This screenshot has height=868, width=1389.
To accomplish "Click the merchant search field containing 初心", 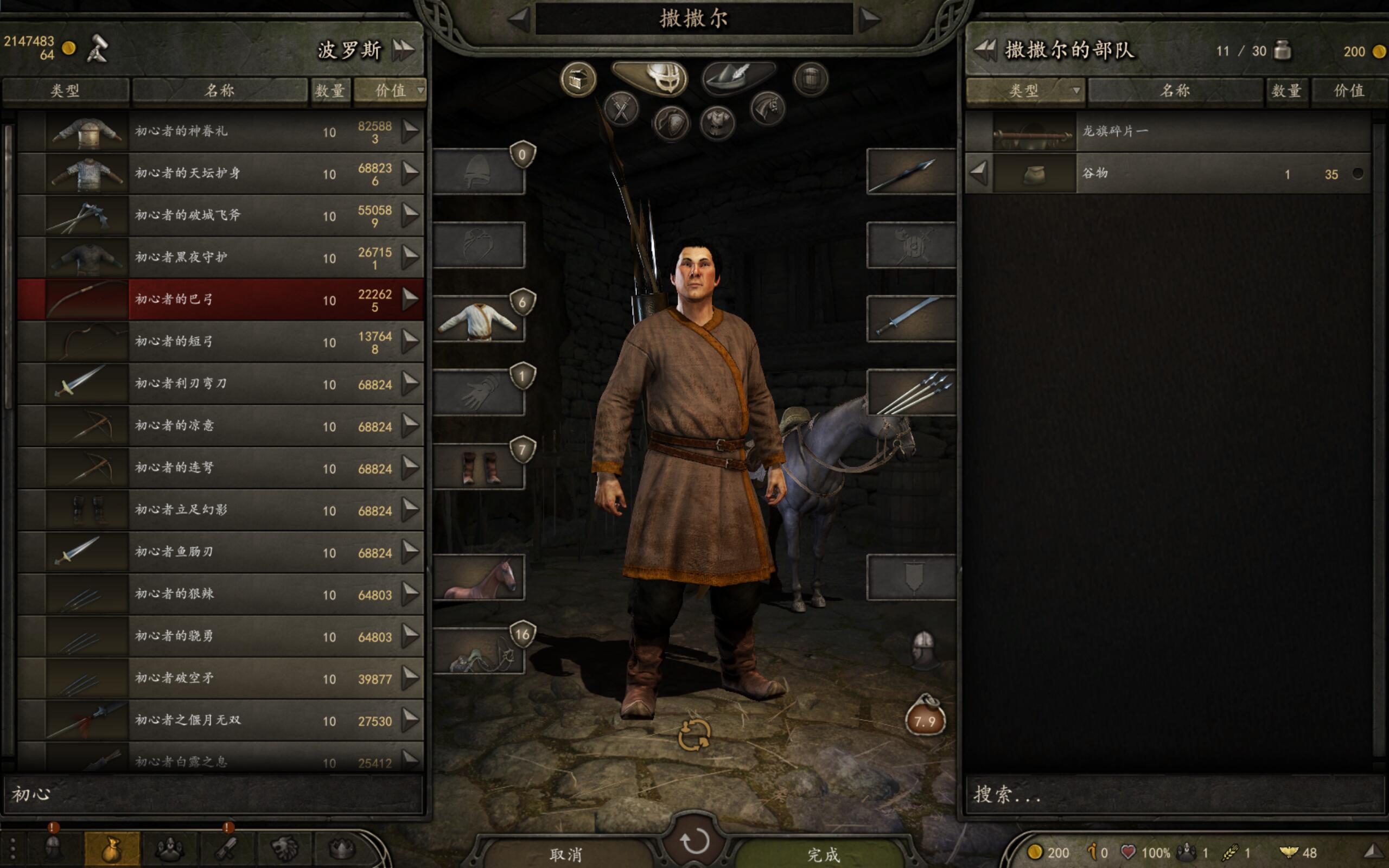I will click(x=214, y=794).
